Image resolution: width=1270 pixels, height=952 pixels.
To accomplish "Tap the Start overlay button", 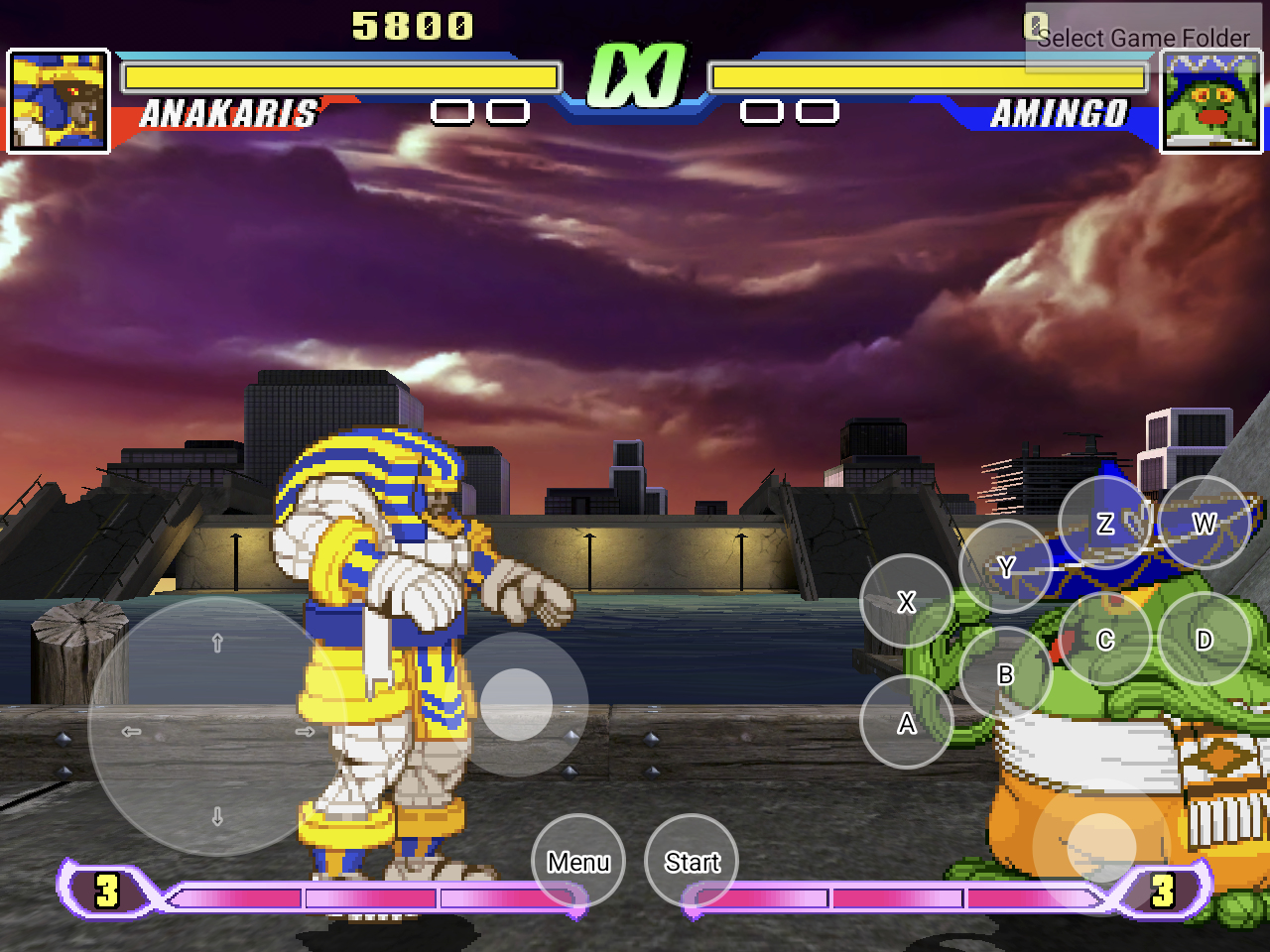I will [692, 861].
